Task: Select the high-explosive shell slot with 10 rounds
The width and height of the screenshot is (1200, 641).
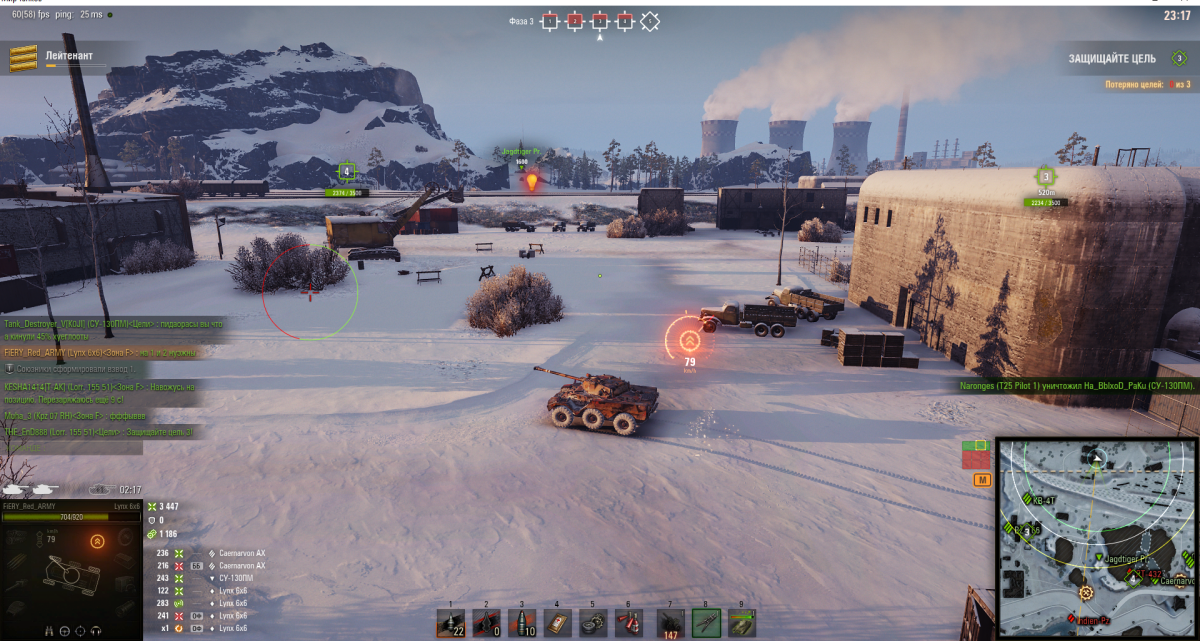Action: (x=520, y=622)
